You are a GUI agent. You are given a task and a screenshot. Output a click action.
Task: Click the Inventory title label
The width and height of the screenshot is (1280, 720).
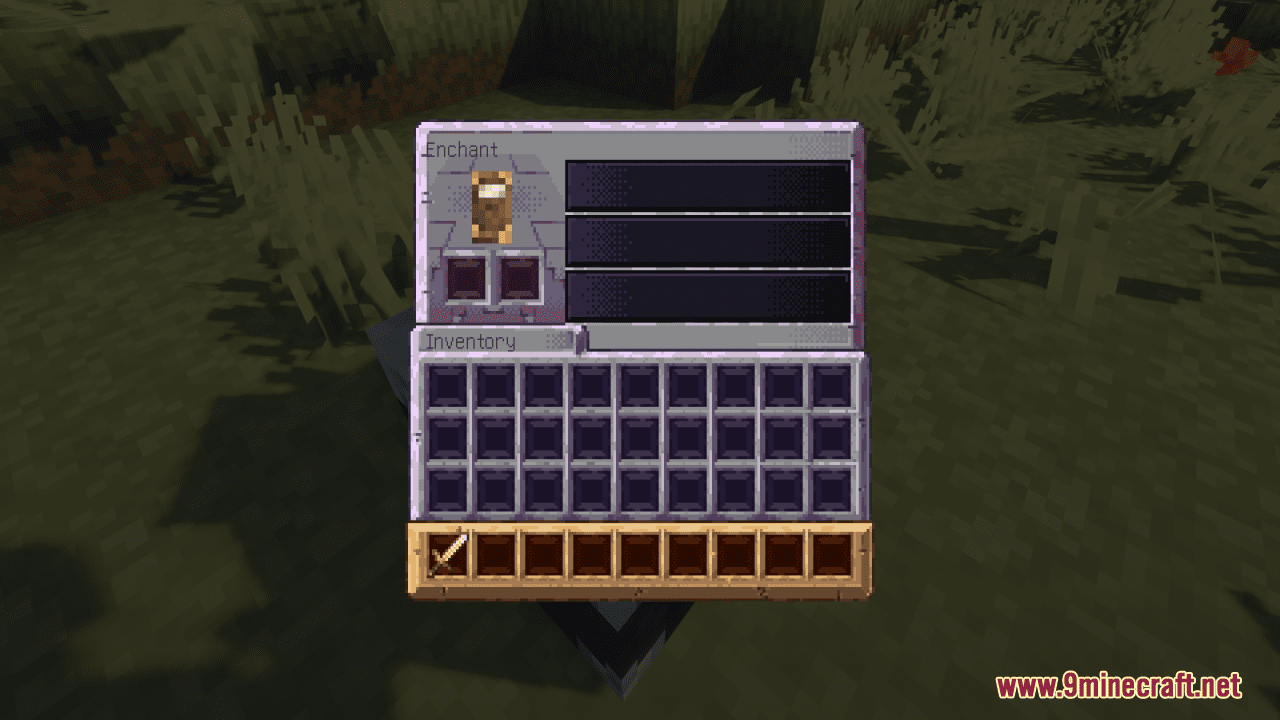[x=471, y=342]
